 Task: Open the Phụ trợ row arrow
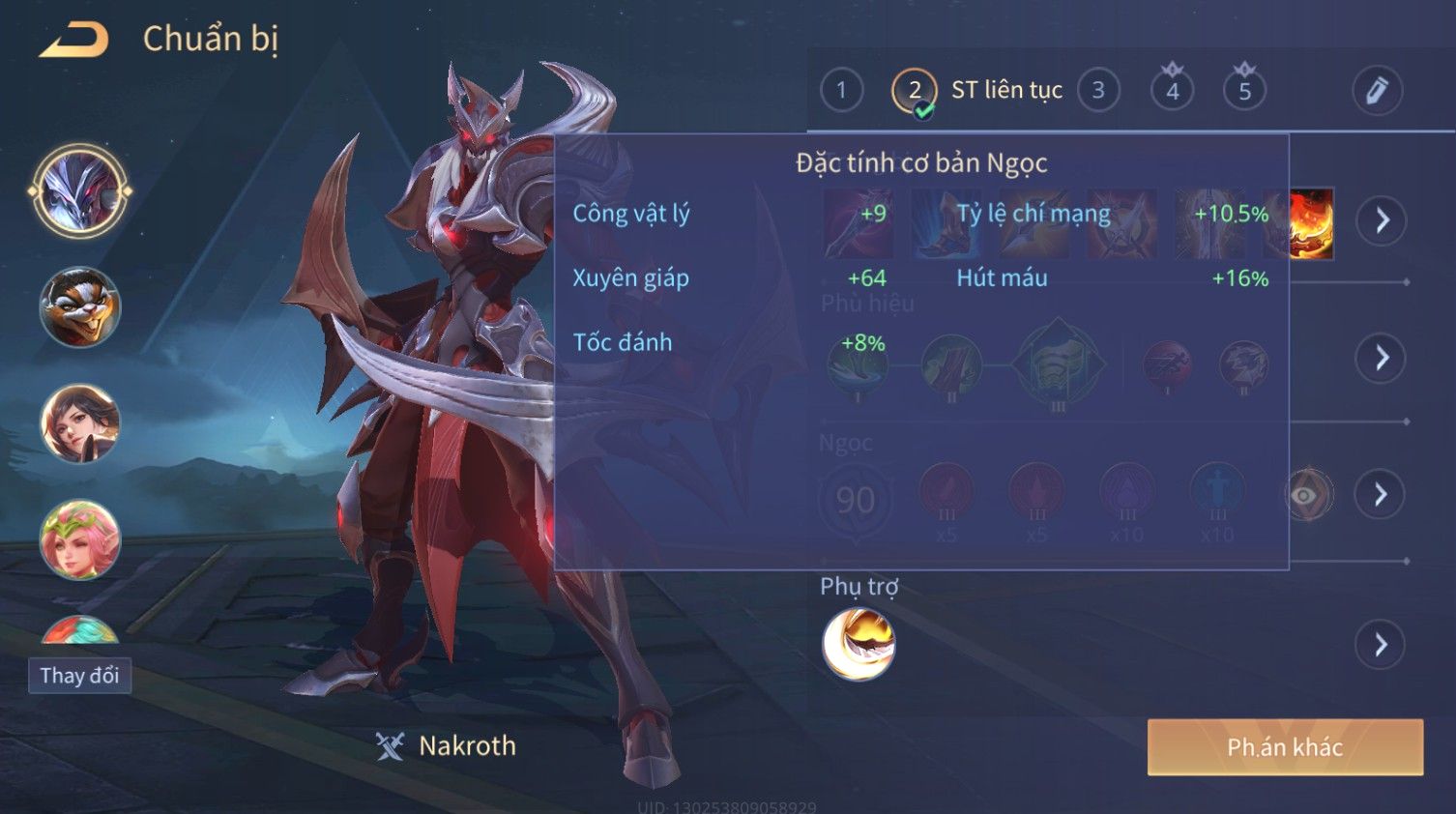click(x=1382, y=645)
